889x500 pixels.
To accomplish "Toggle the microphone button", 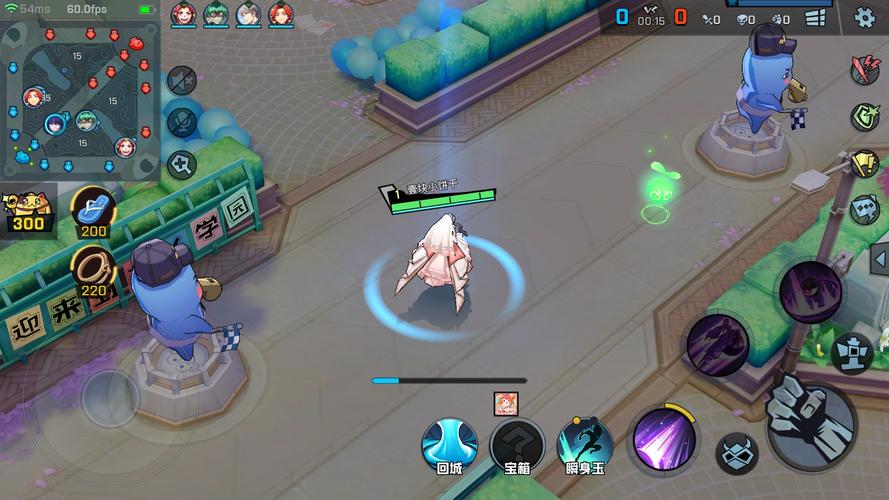I will click(x=182, y=122).
